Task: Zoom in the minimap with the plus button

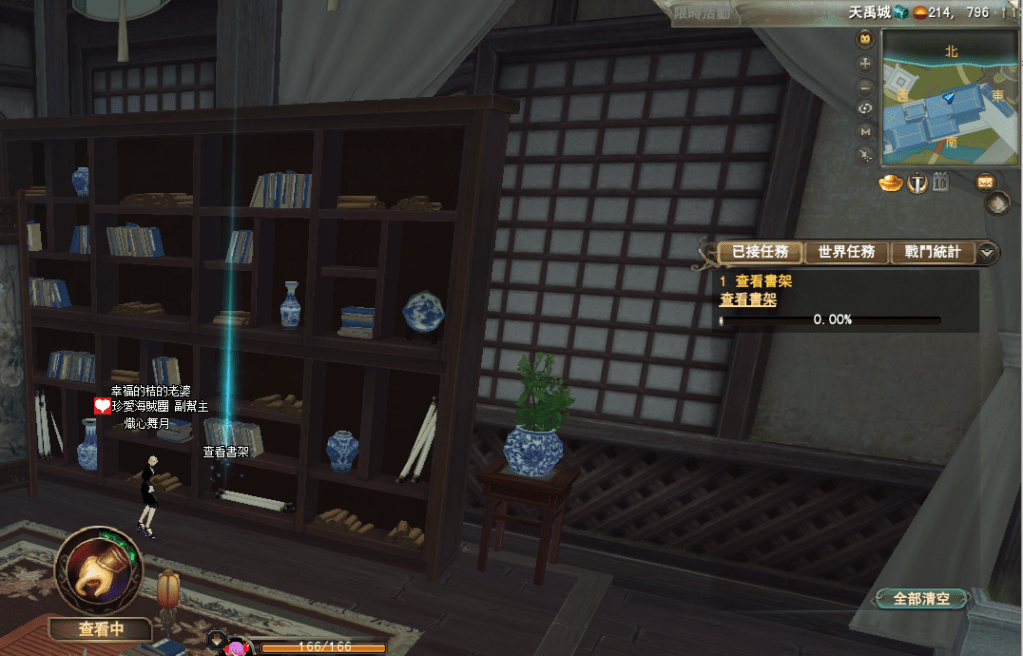Action: [x=866, y=62]
